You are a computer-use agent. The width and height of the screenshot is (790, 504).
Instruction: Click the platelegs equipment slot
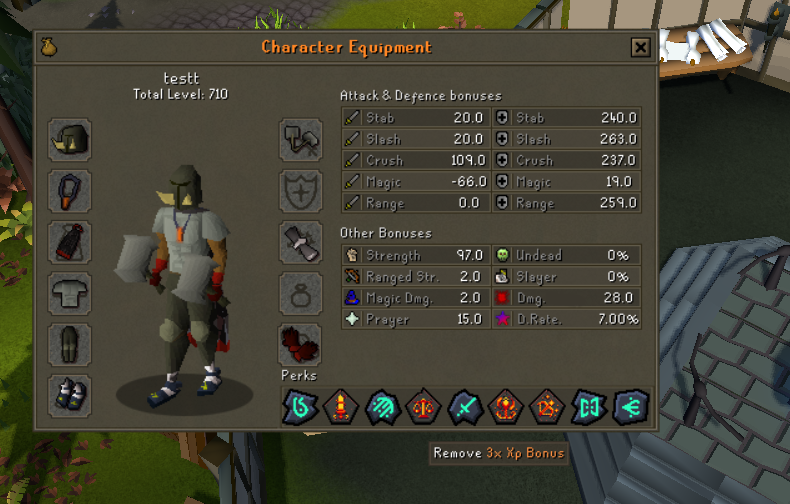click(70, 344)
